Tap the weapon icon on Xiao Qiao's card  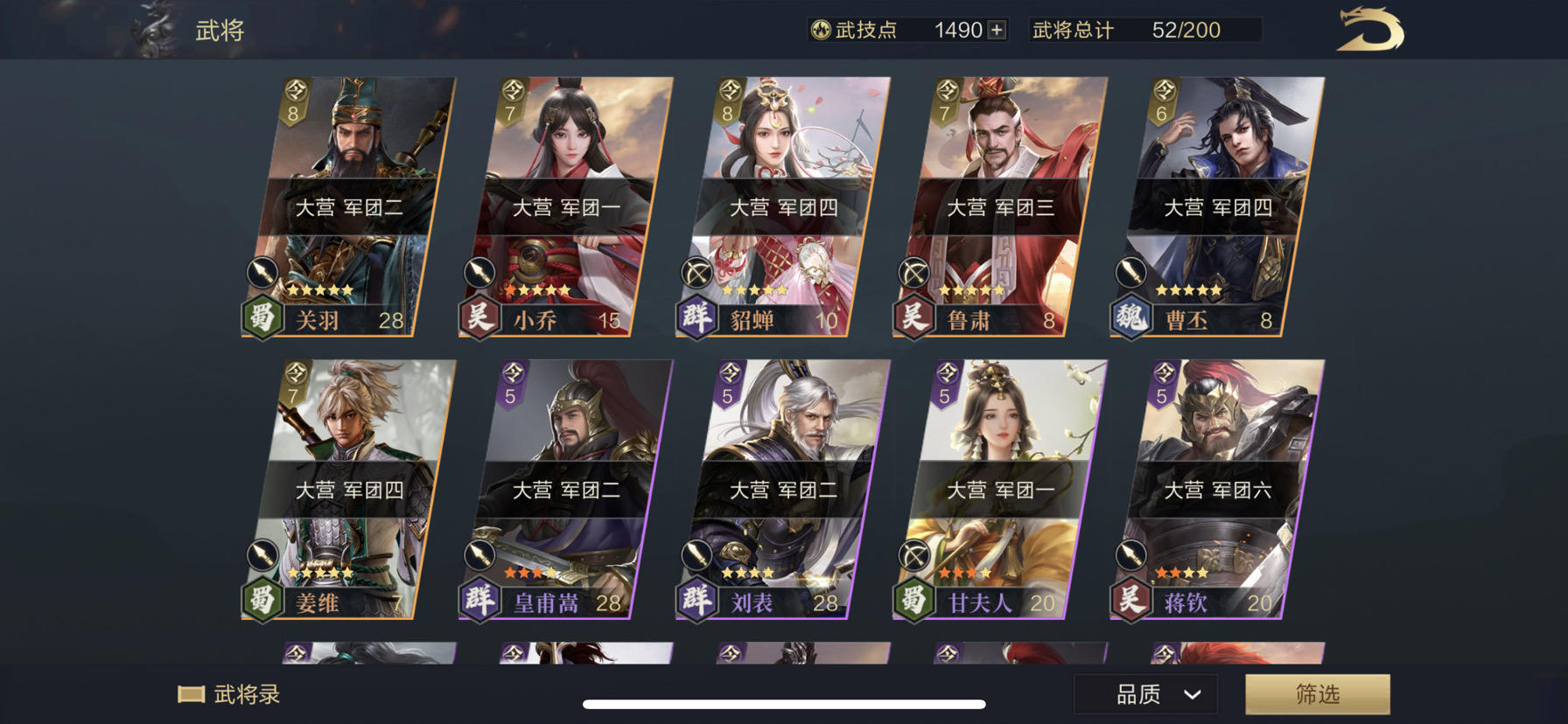pos(478,271)
